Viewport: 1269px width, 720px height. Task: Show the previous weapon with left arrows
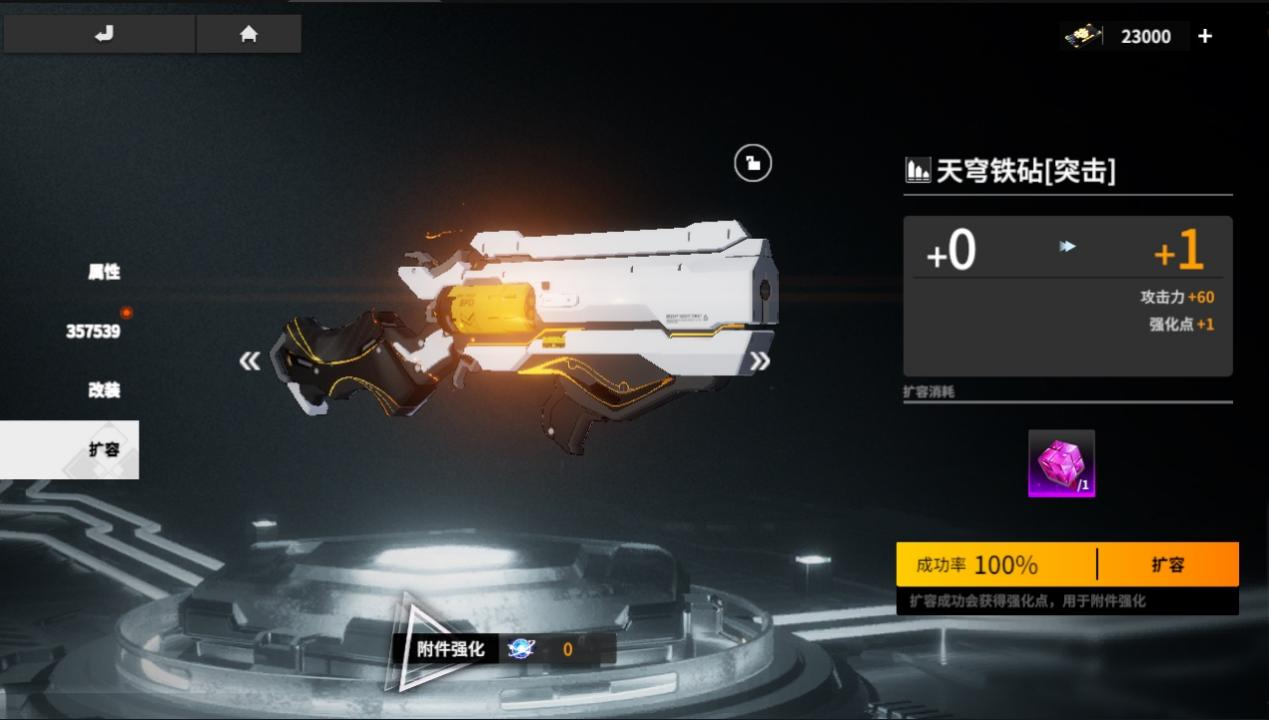pyautogui.click(x=250, y=361)
